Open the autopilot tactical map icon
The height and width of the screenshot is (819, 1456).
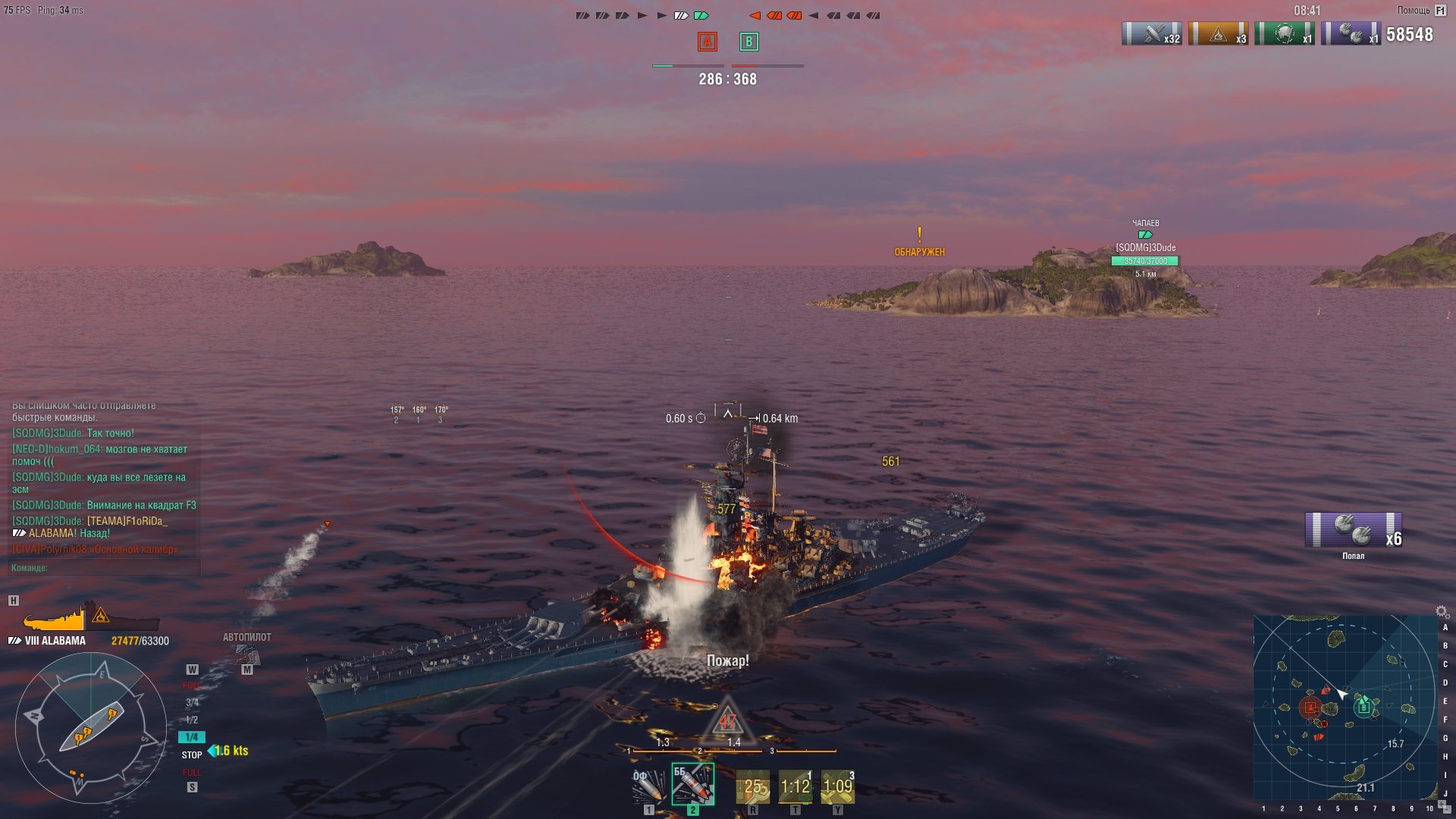click(247, 653)
